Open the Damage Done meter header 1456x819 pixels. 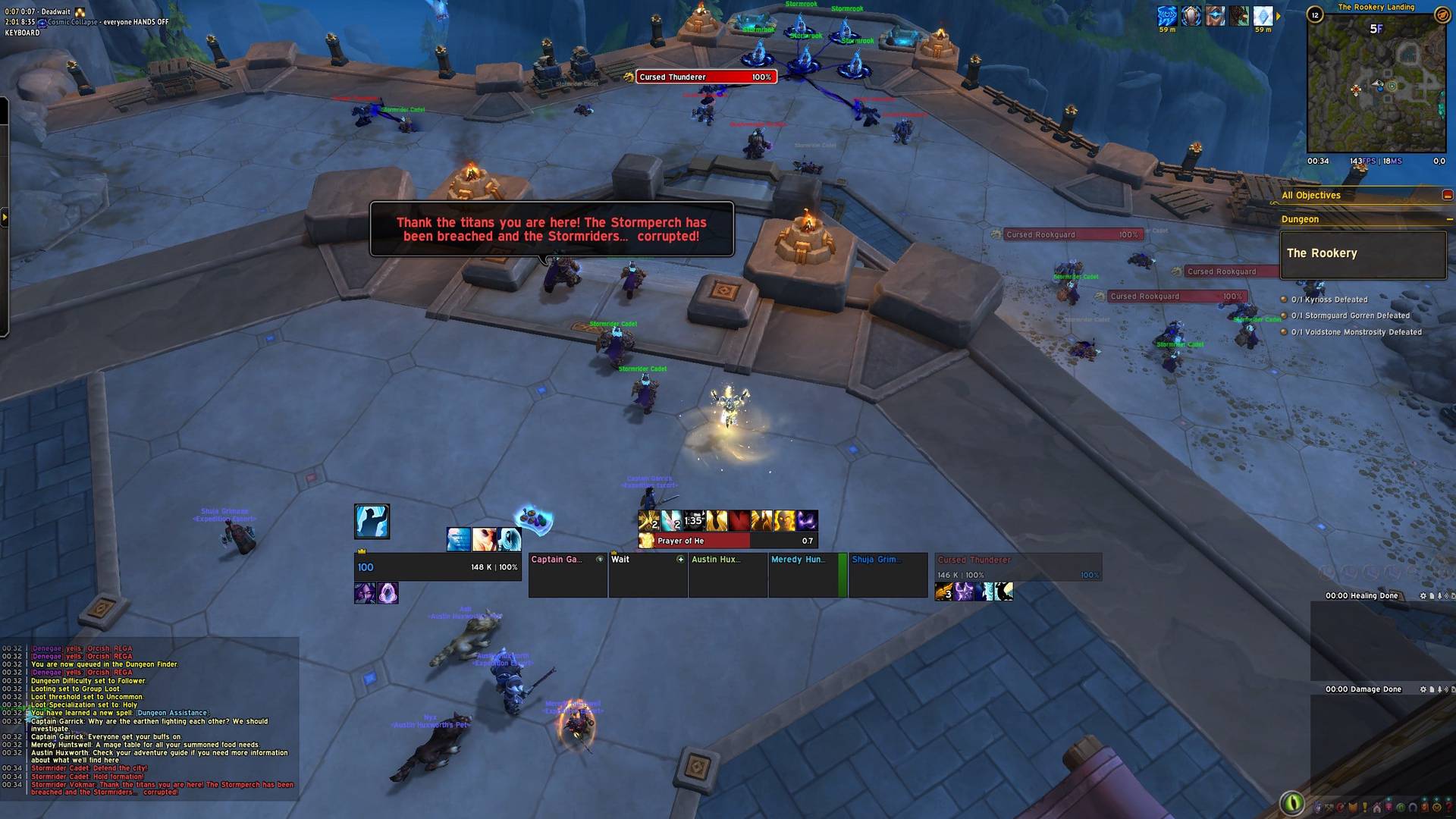tap(1363, 689)
